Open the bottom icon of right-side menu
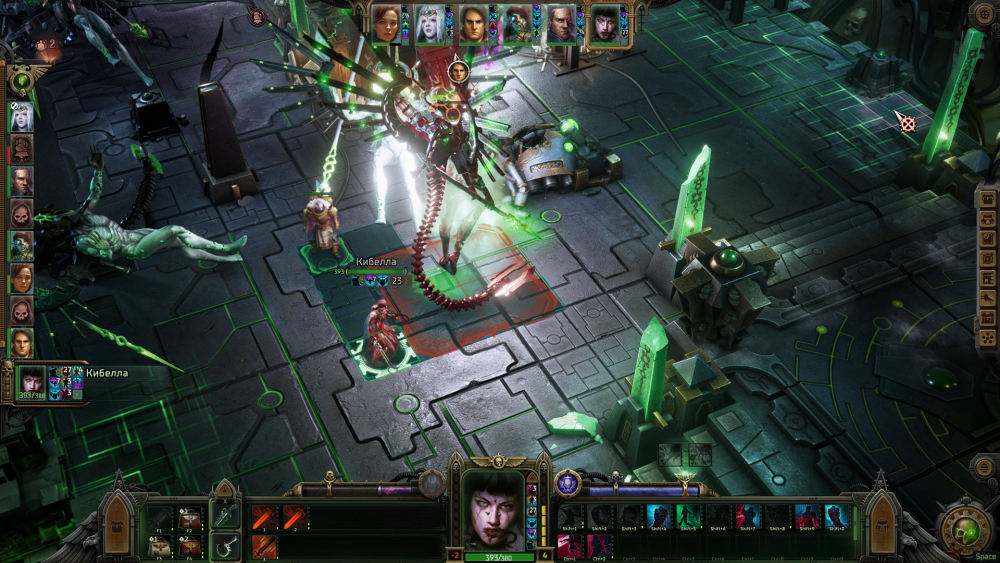 pos(985,339)
